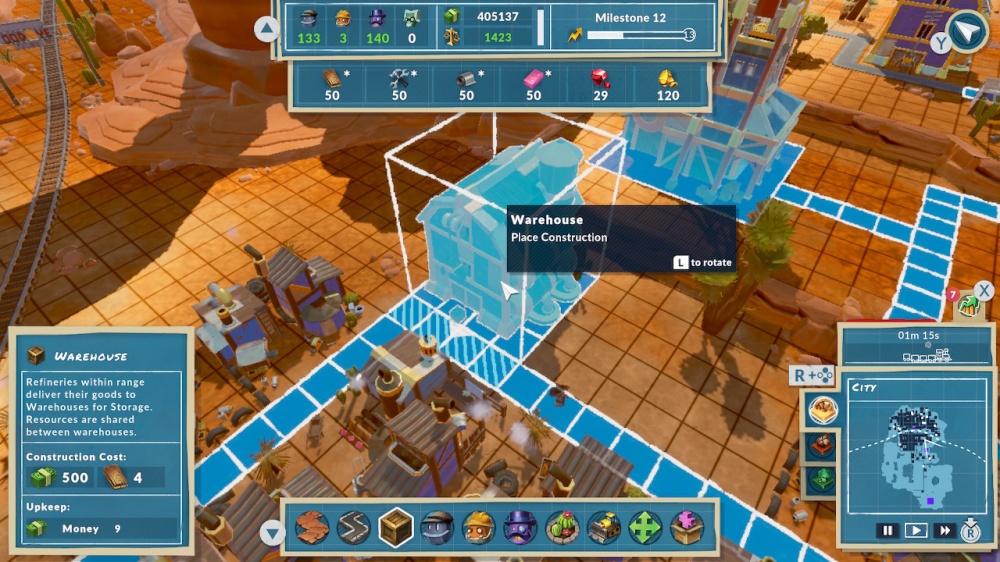Choose the cactus decorations category
The height and width of the screenshot is (562, 1000).
(x=562, y=527)
